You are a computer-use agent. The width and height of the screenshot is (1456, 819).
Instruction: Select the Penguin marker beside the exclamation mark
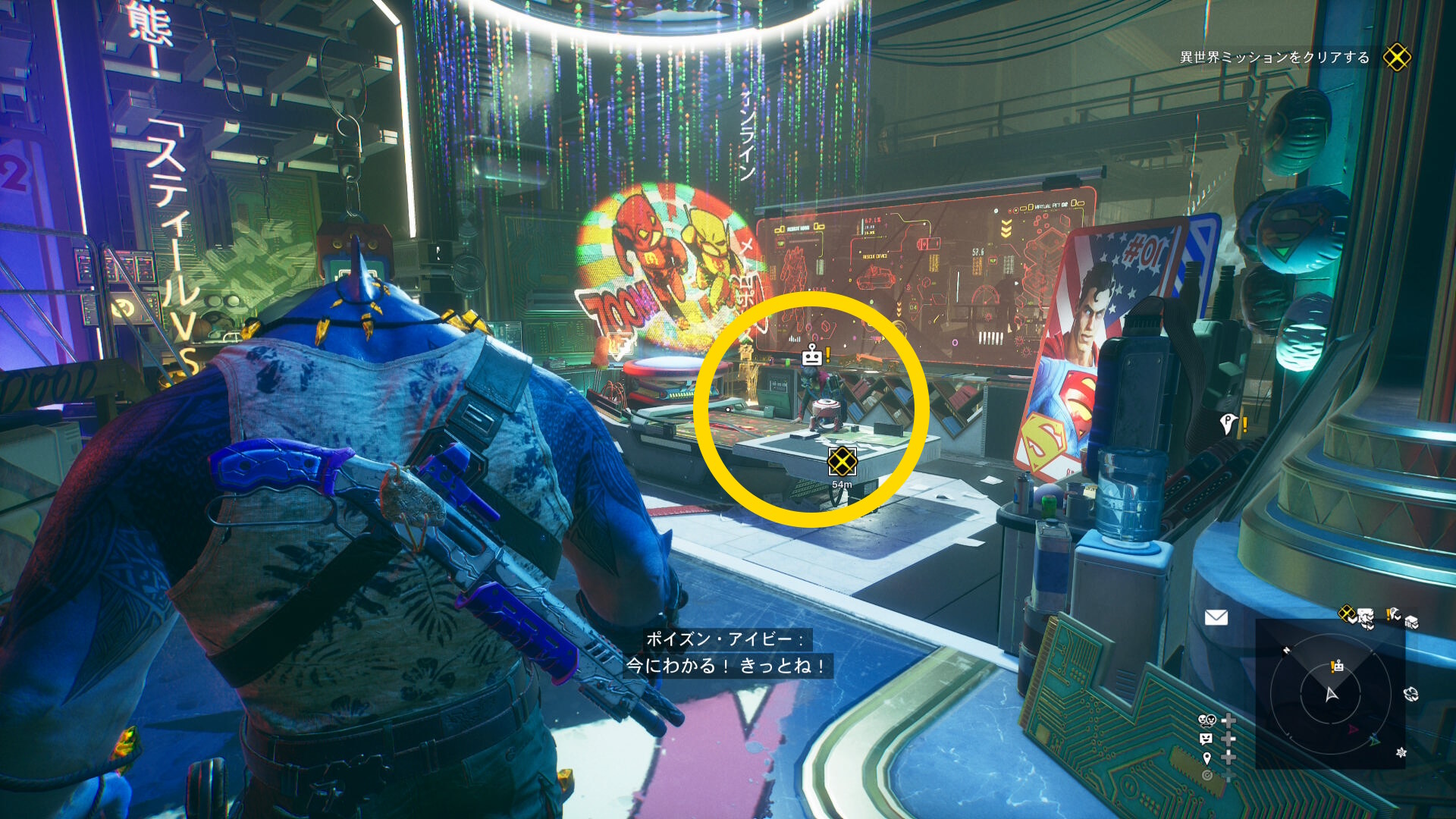(x=1228, y=423)
